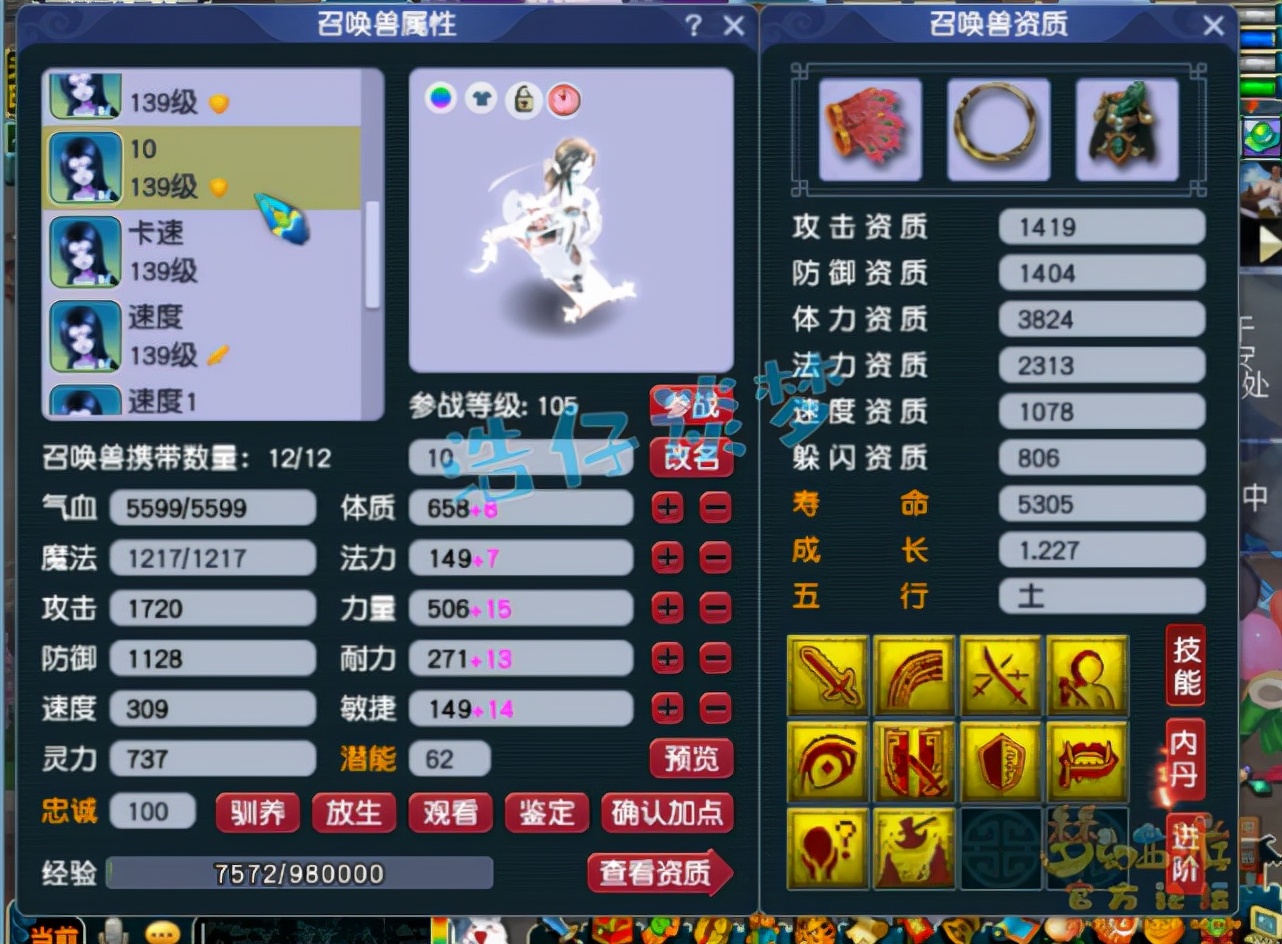Select the eye-shaped perception skill icon
The width and height of the screenshot is (1282, 944).
click(828, 761)
